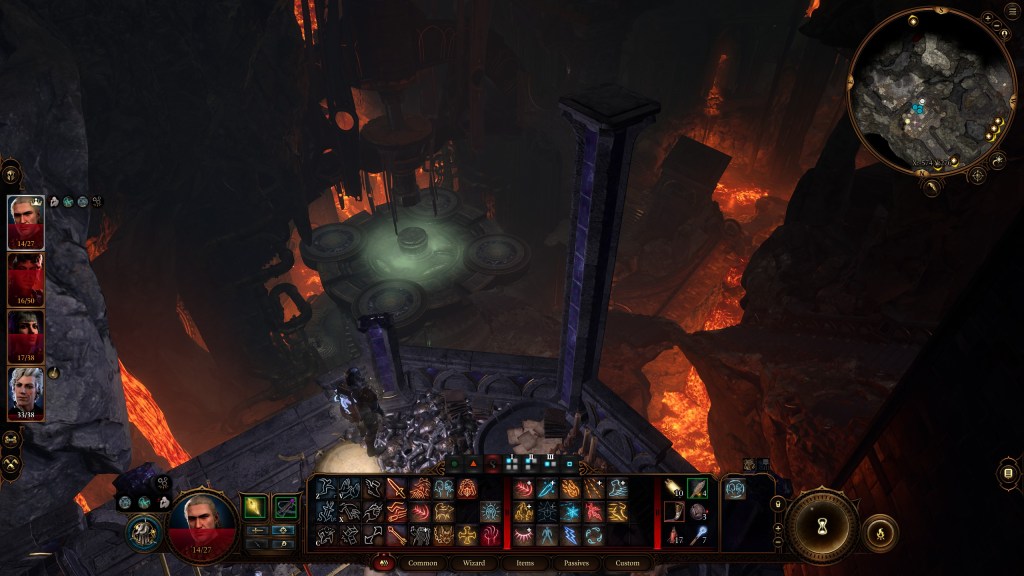Show the Items hotbar tab

click(525, 563)
